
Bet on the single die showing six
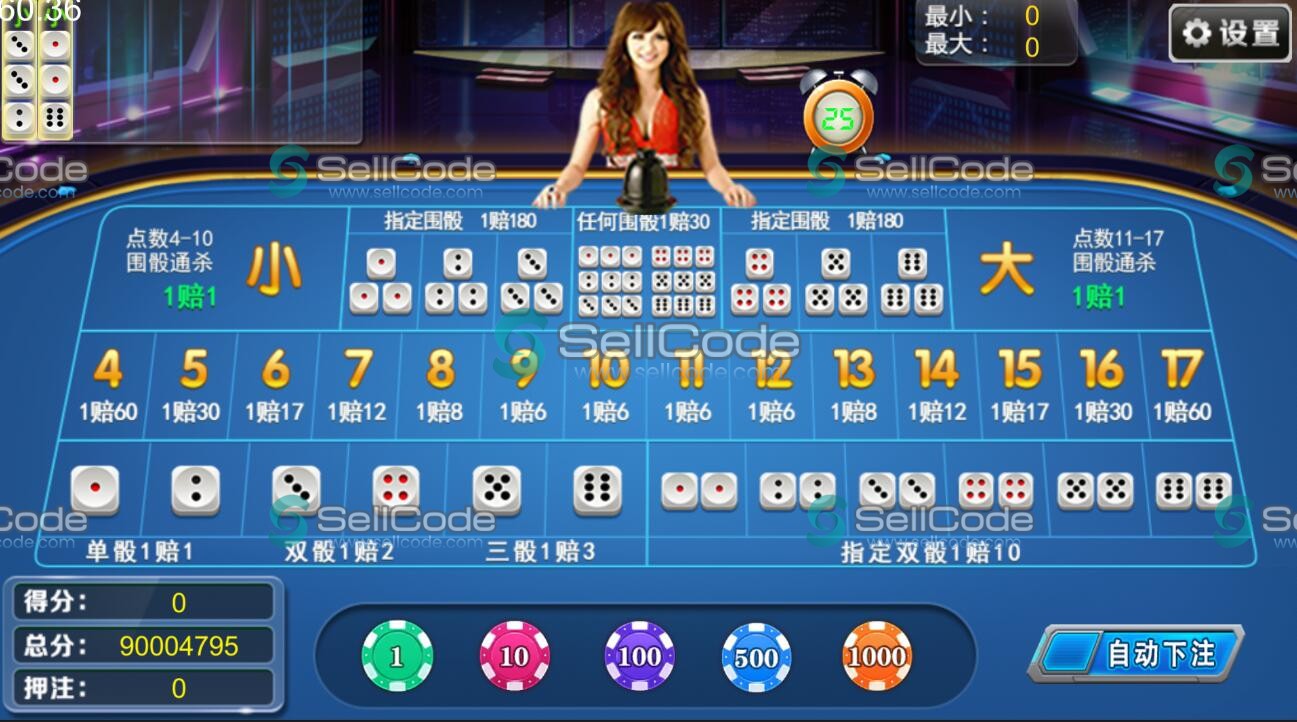(x=597, y=490)
